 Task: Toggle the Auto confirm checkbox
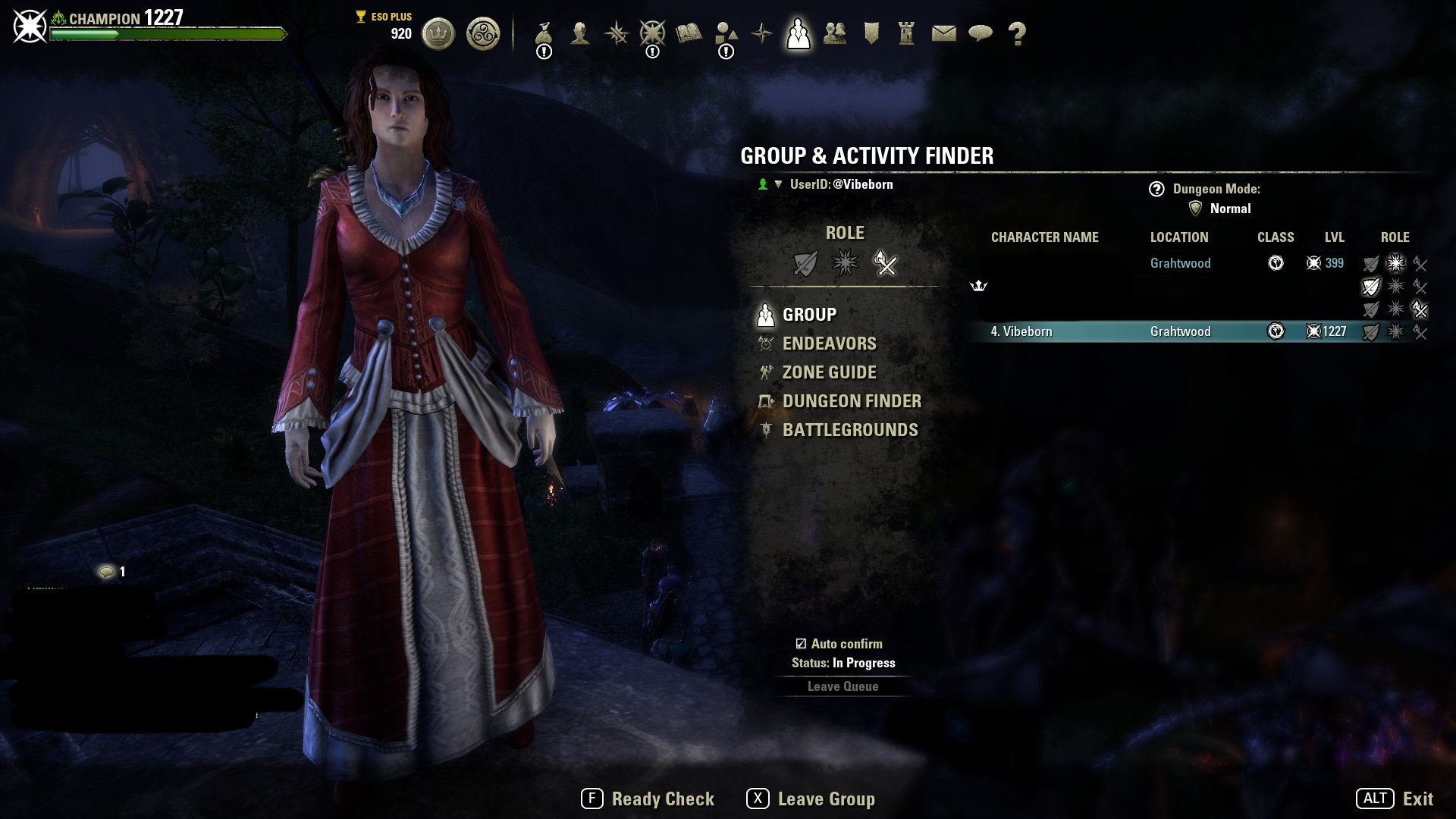pyautogui.click(x=801, y=644)
